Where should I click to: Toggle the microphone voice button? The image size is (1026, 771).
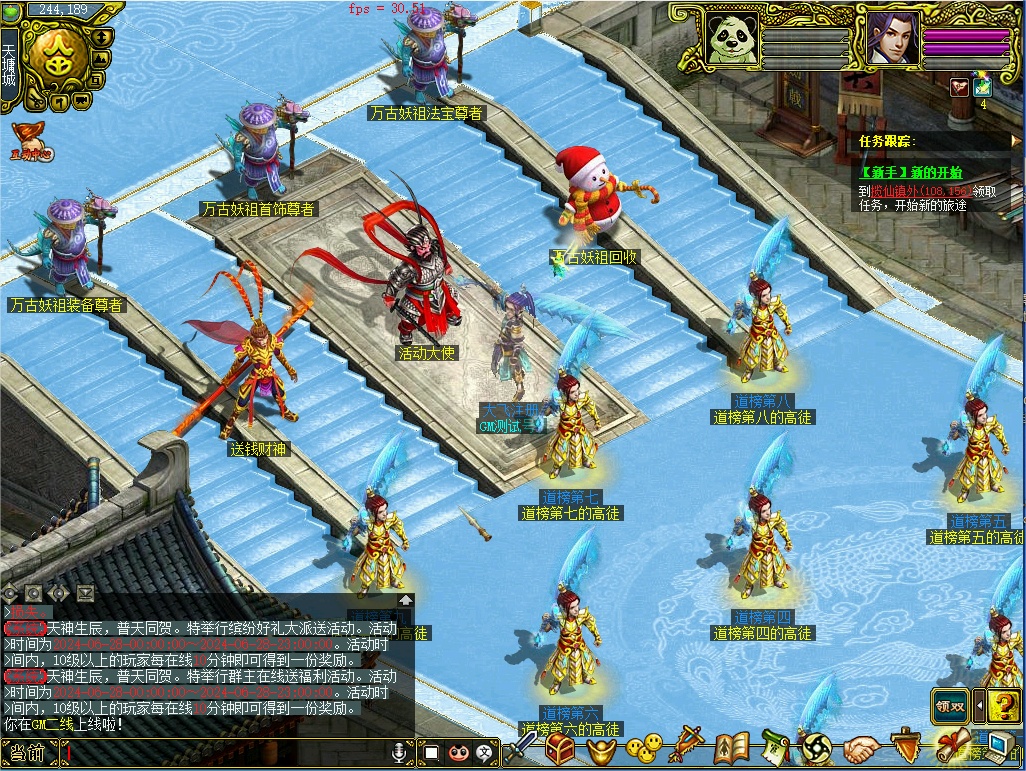[x=400, y=751]
